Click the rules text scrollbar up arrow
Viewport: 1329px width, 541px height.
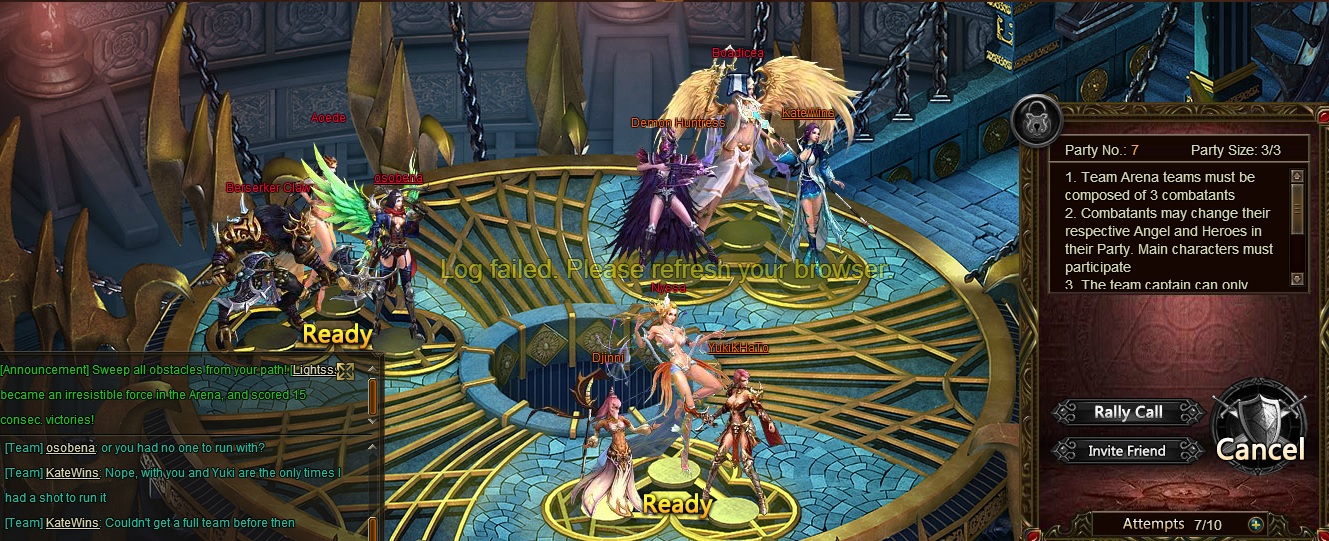pos(1297,177)
